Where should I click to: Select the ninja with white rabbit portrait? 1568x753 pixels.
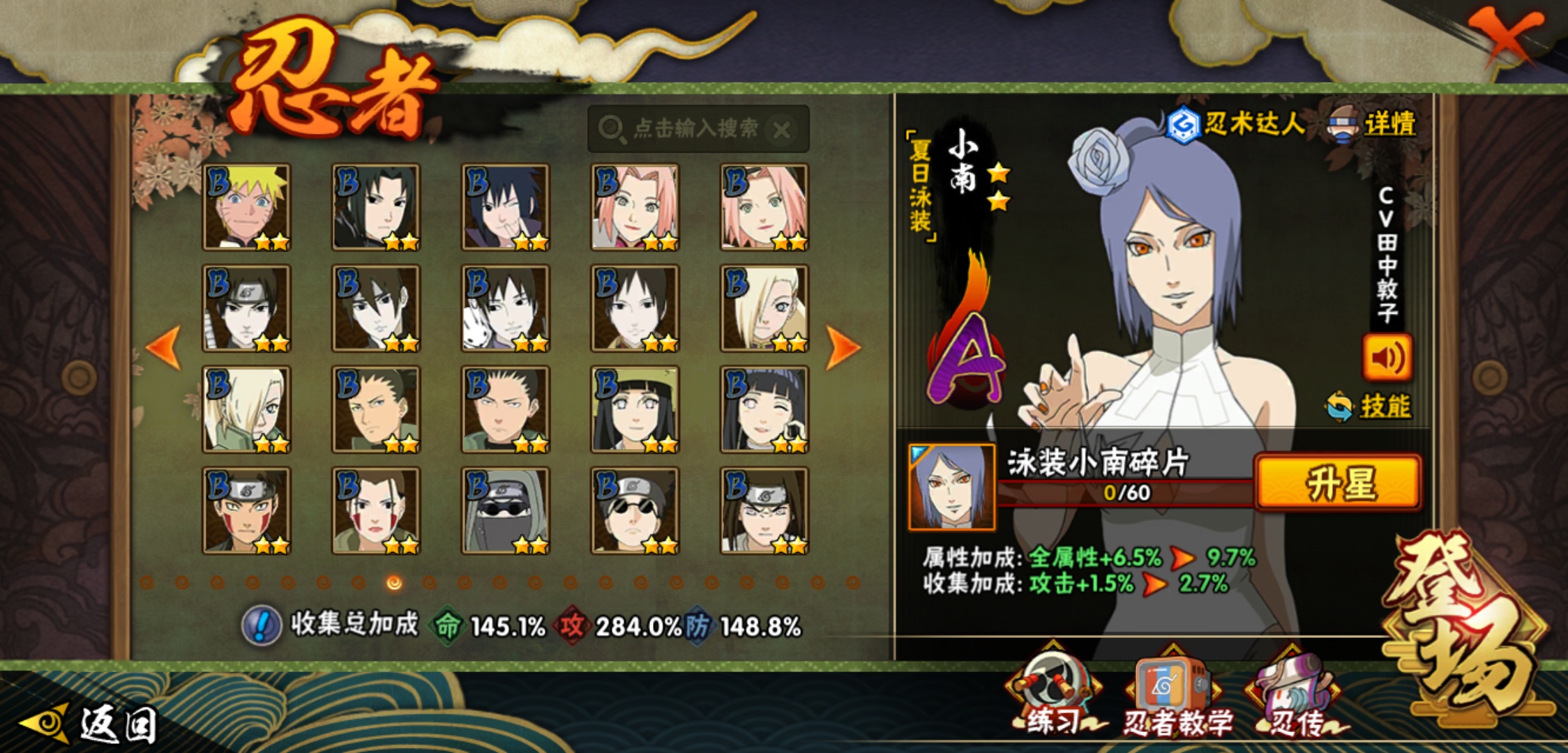point(505,308)
